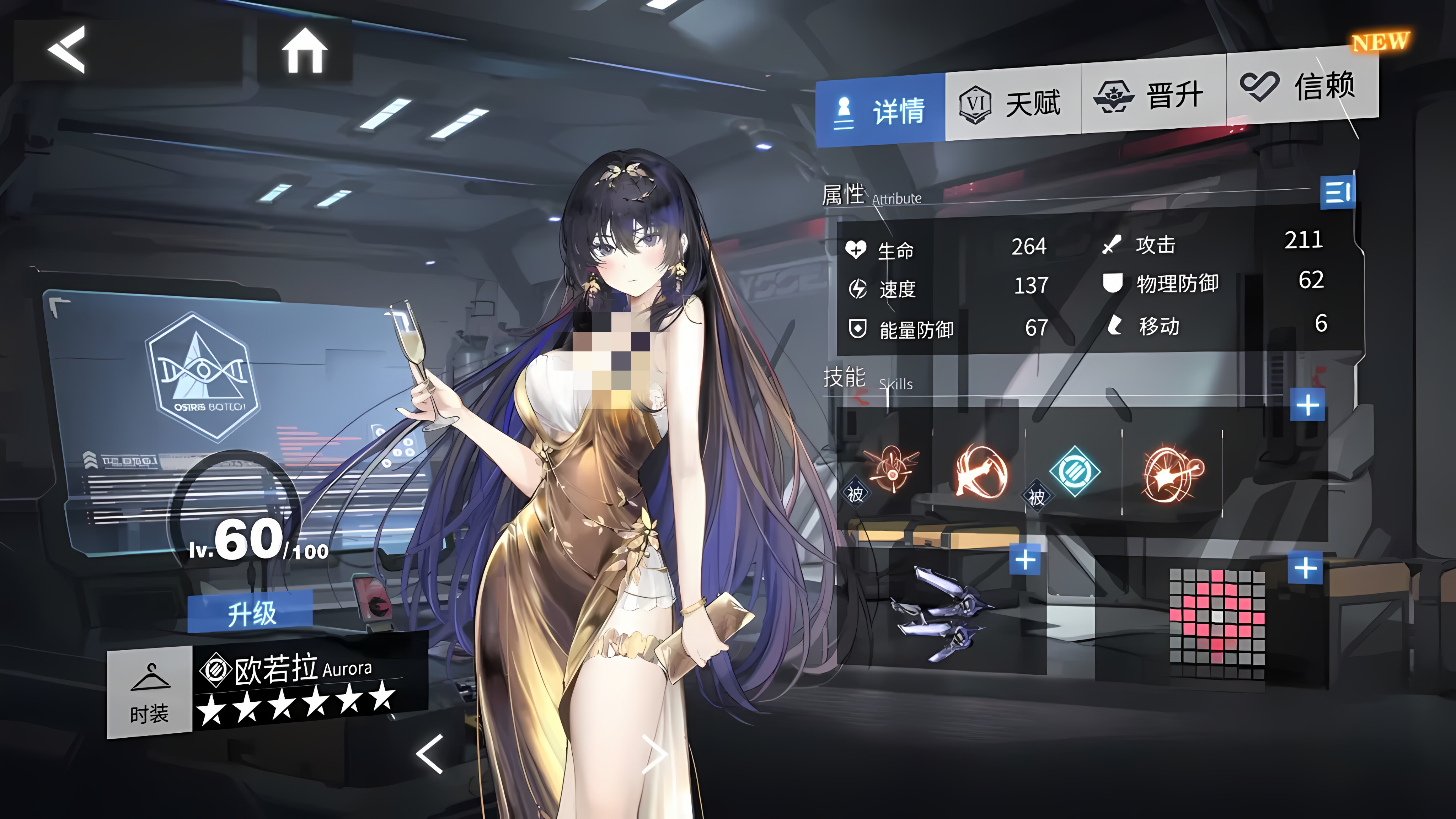This screenshot has height=819, width=1456.
Task: Select the orange blade slash skill icon
Action: click(981, 471)
